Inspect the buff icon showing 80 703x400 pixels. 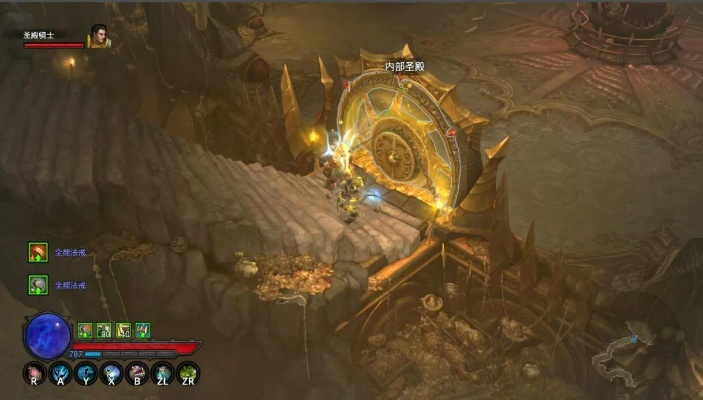click(104, 330)
